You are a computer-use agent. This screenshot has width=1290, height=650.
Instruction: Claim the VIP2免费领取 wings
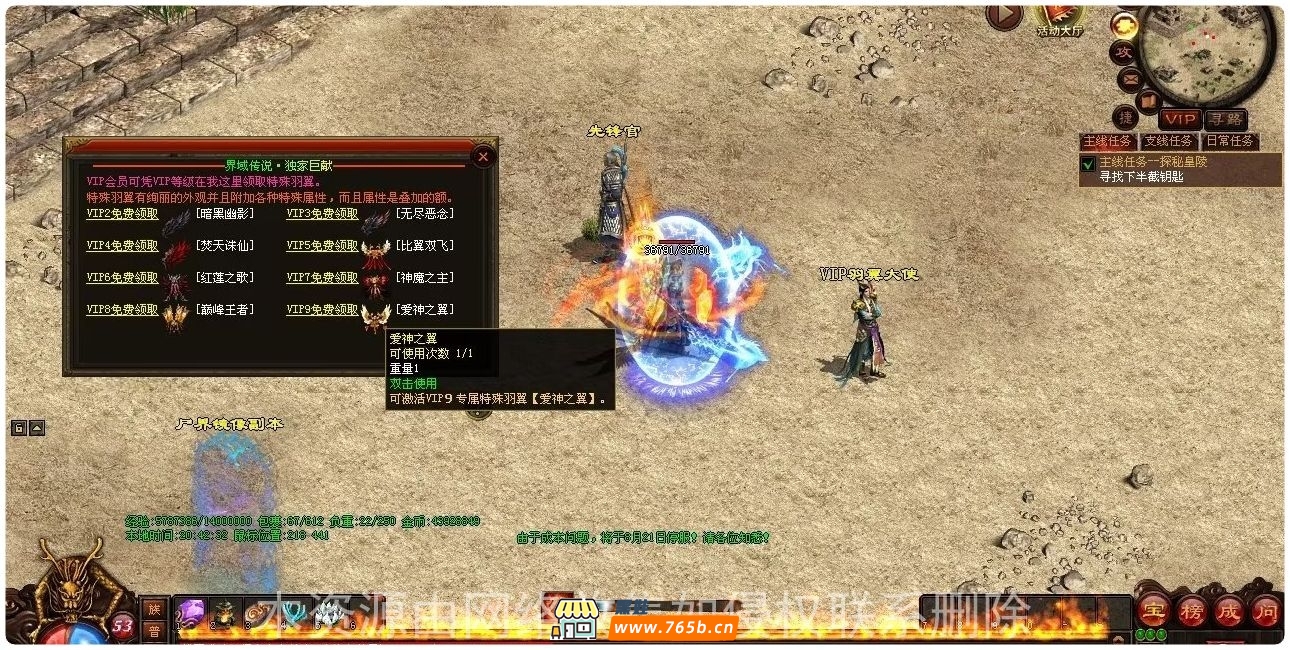122,213
